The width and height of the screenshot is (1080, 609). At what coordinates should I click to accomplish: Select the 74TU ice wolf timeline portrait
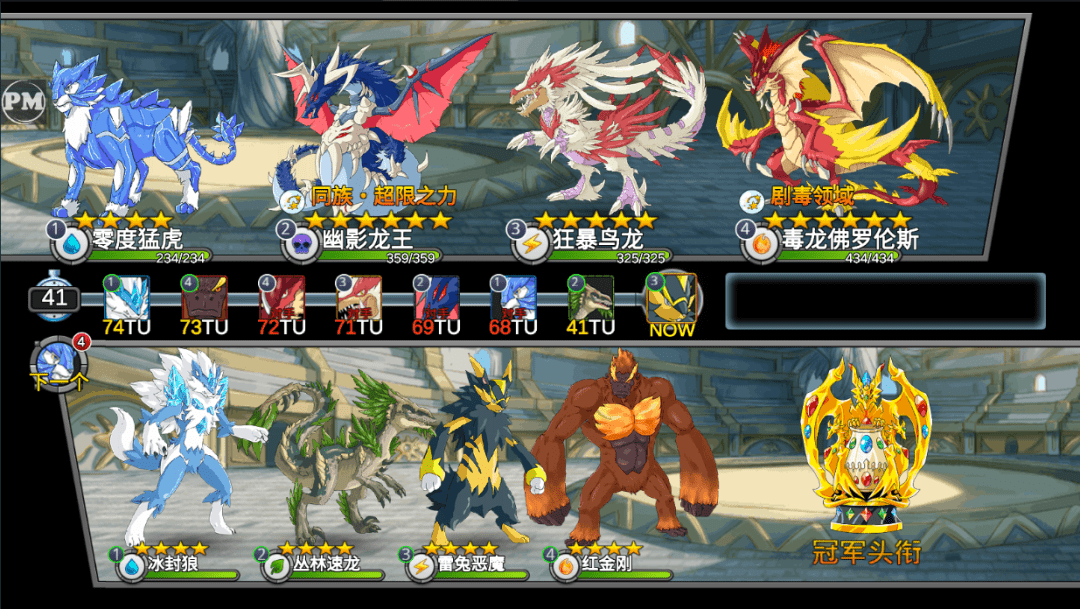click(127, 297)
